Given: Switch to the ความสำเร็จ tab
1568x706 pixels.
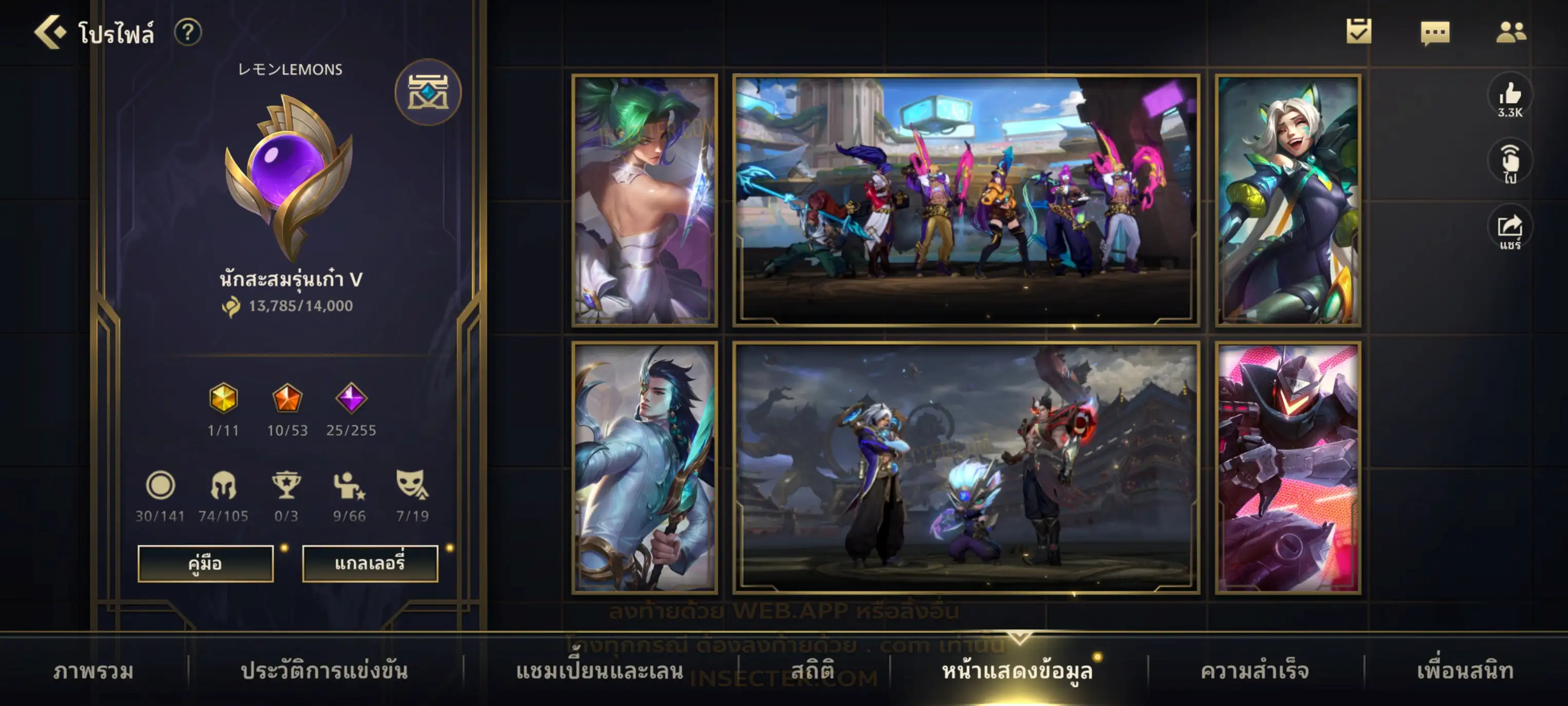Looking at the screenshot, I should tap(1254, 671).
